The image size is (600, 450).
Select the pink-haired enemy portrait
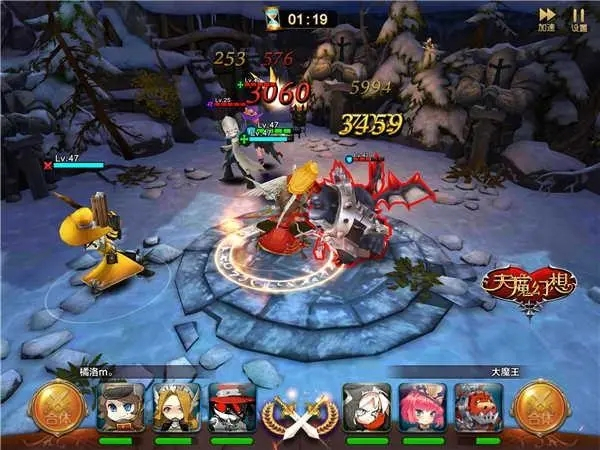pyautogui.click(x=422, y=407)
